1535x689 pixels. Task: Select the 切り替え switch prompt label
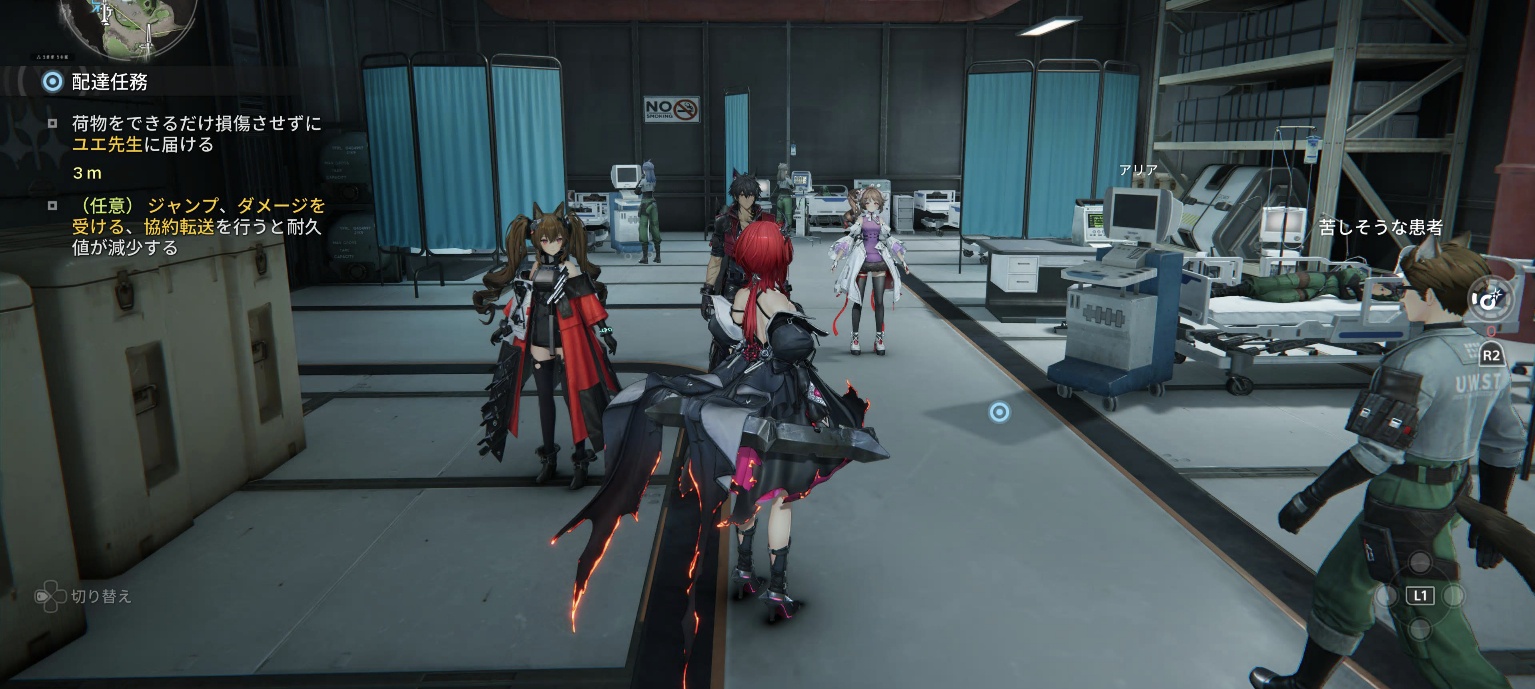[100, 596]
